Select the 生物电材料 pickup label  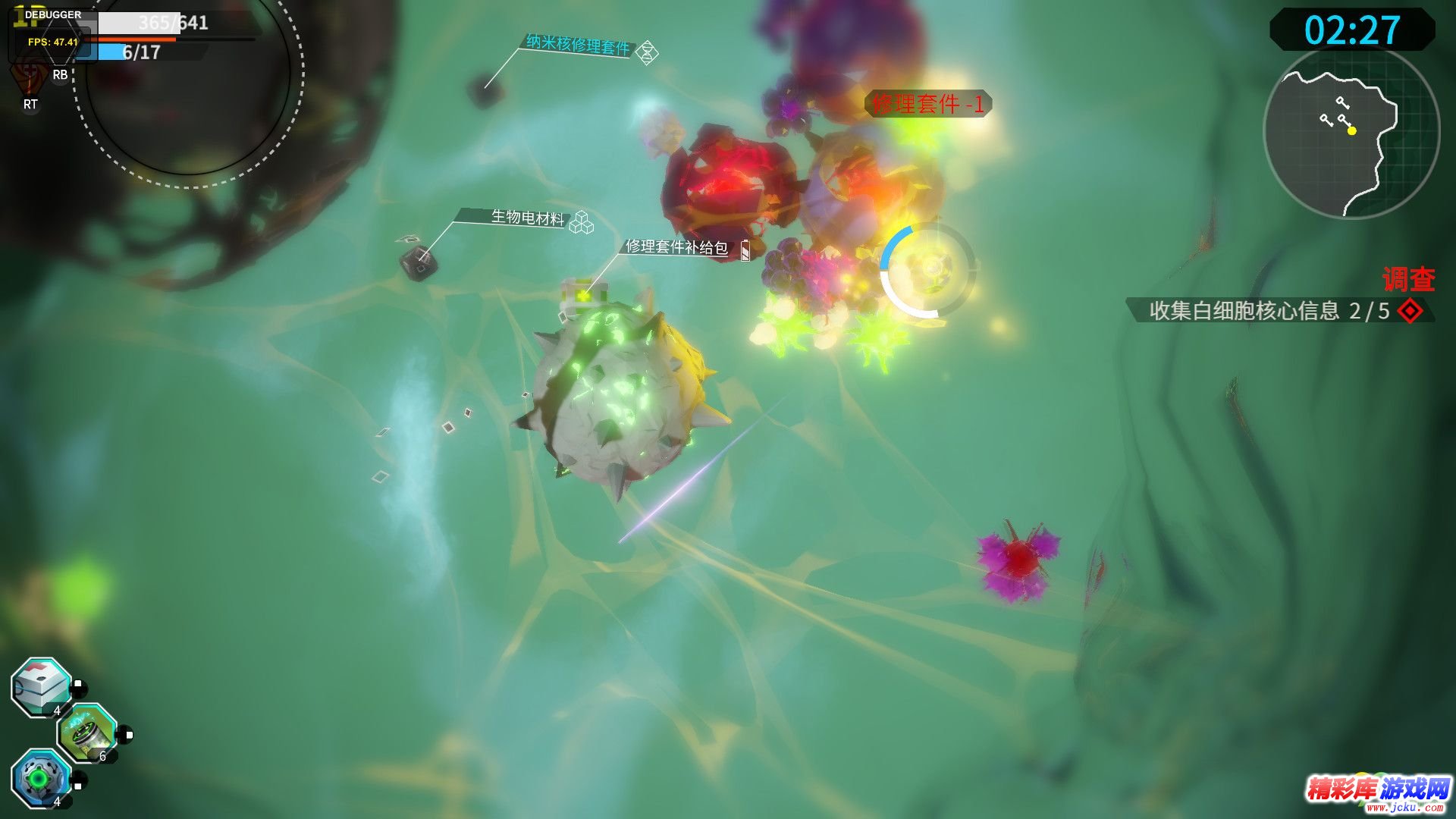point(528,218)
